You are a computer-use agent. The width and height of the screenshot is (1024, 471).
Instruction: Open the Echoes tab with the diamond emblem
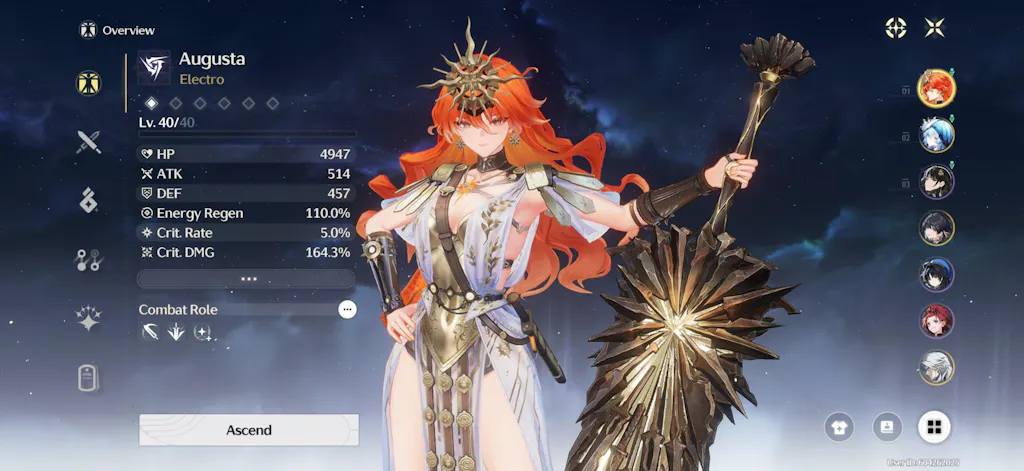pos(90,200)
